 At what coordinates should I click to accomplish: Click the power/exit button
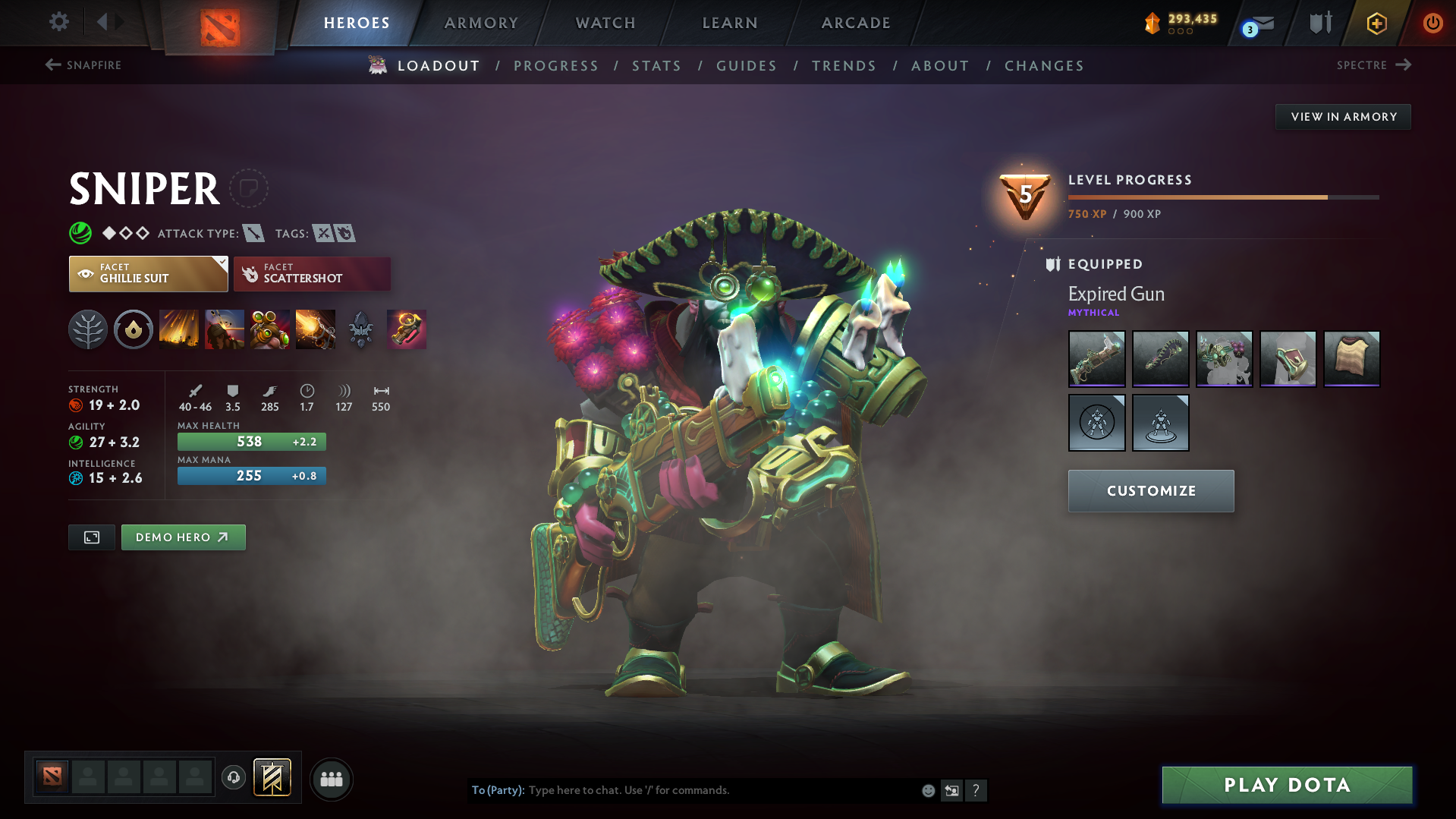1432,23
